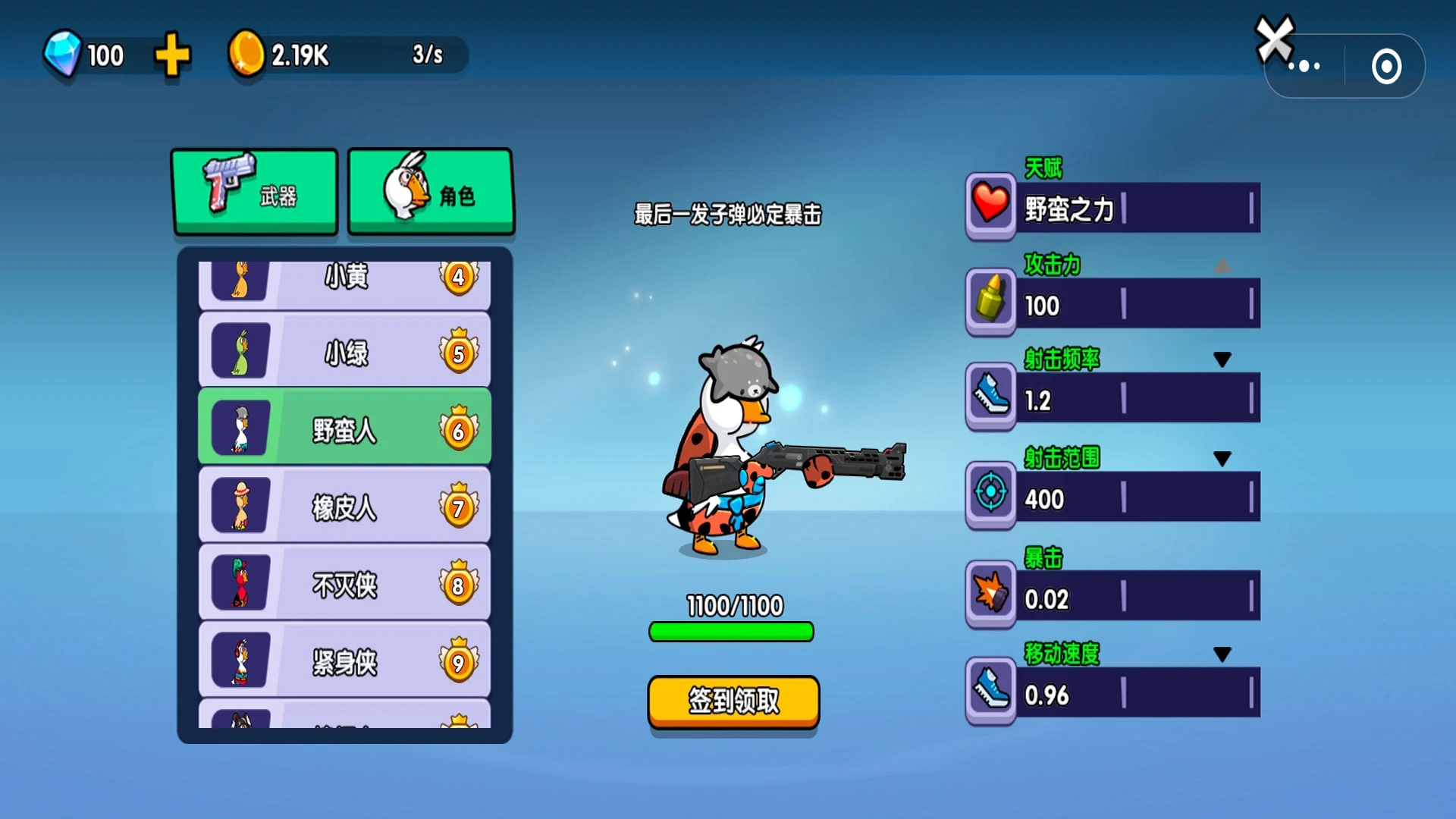Click the shoe icon for 射击频率 stat
1456x819 pixels.
[x=989, y=397]
